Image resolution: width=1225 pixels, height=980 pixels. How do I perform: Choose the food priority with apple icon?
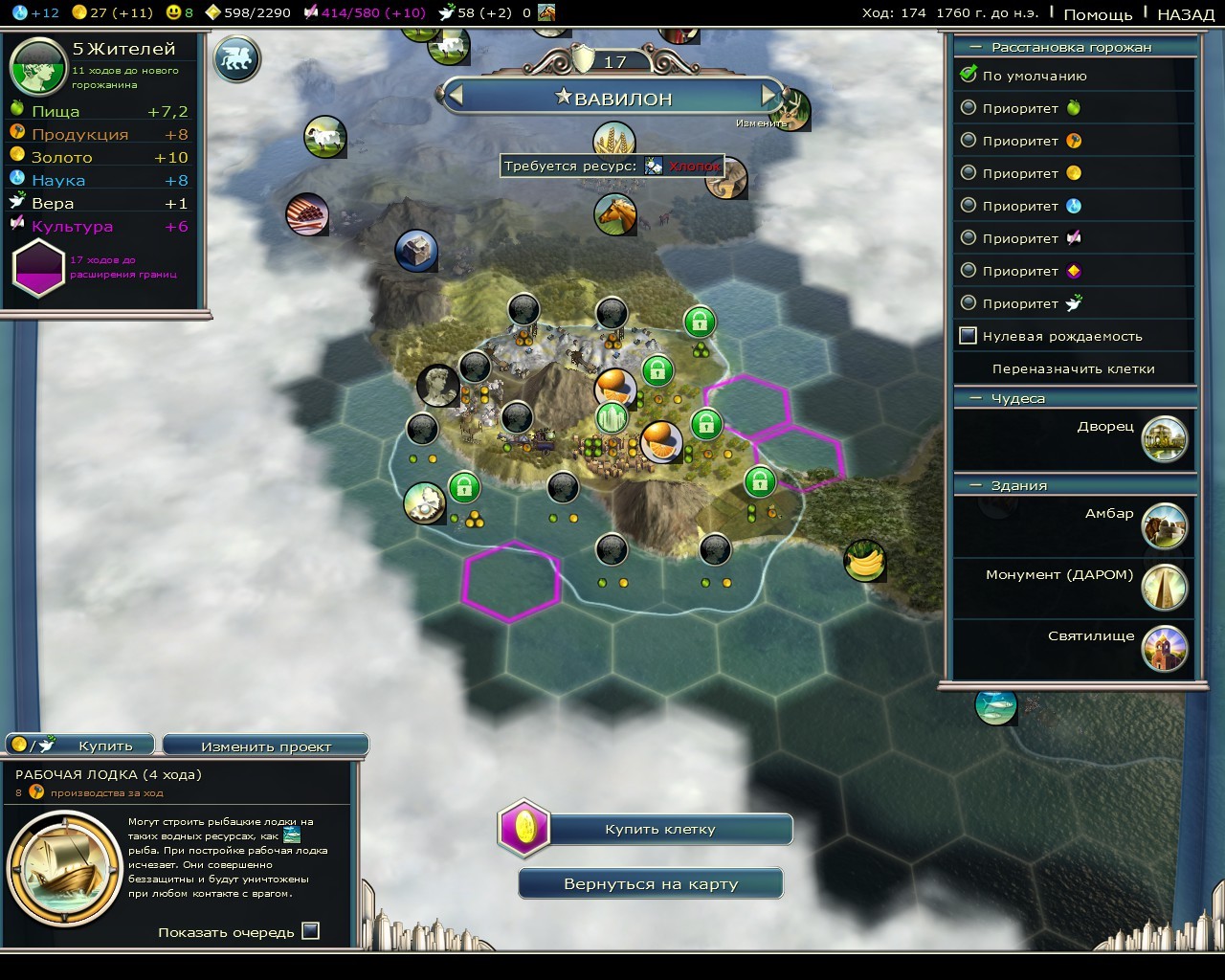pos(969,108)
